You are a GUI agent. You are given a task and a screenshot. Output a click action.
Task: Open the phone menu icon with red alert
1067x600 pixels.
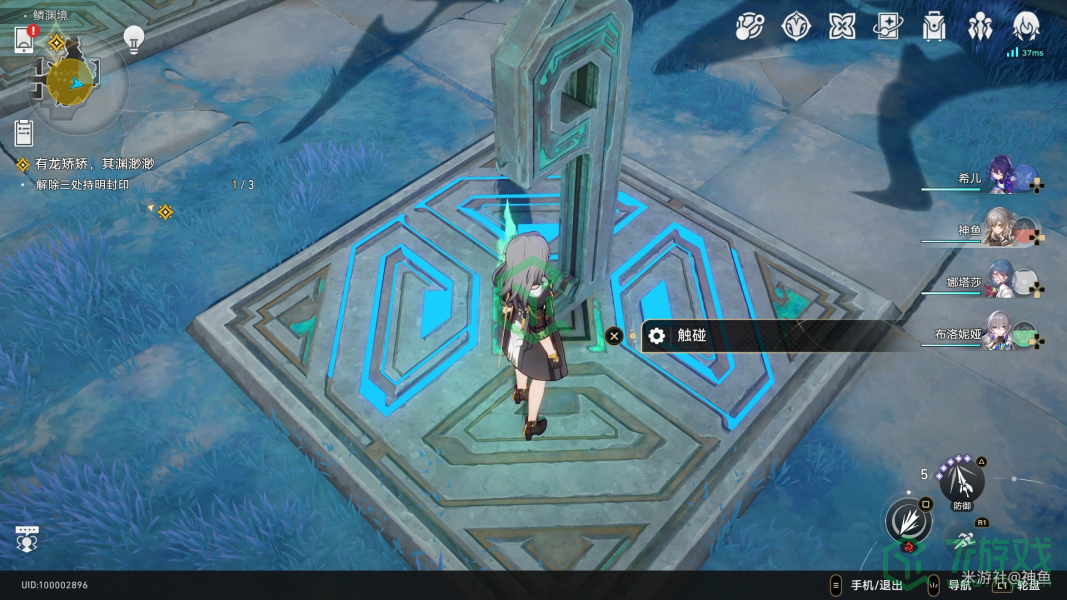(26, 40)
